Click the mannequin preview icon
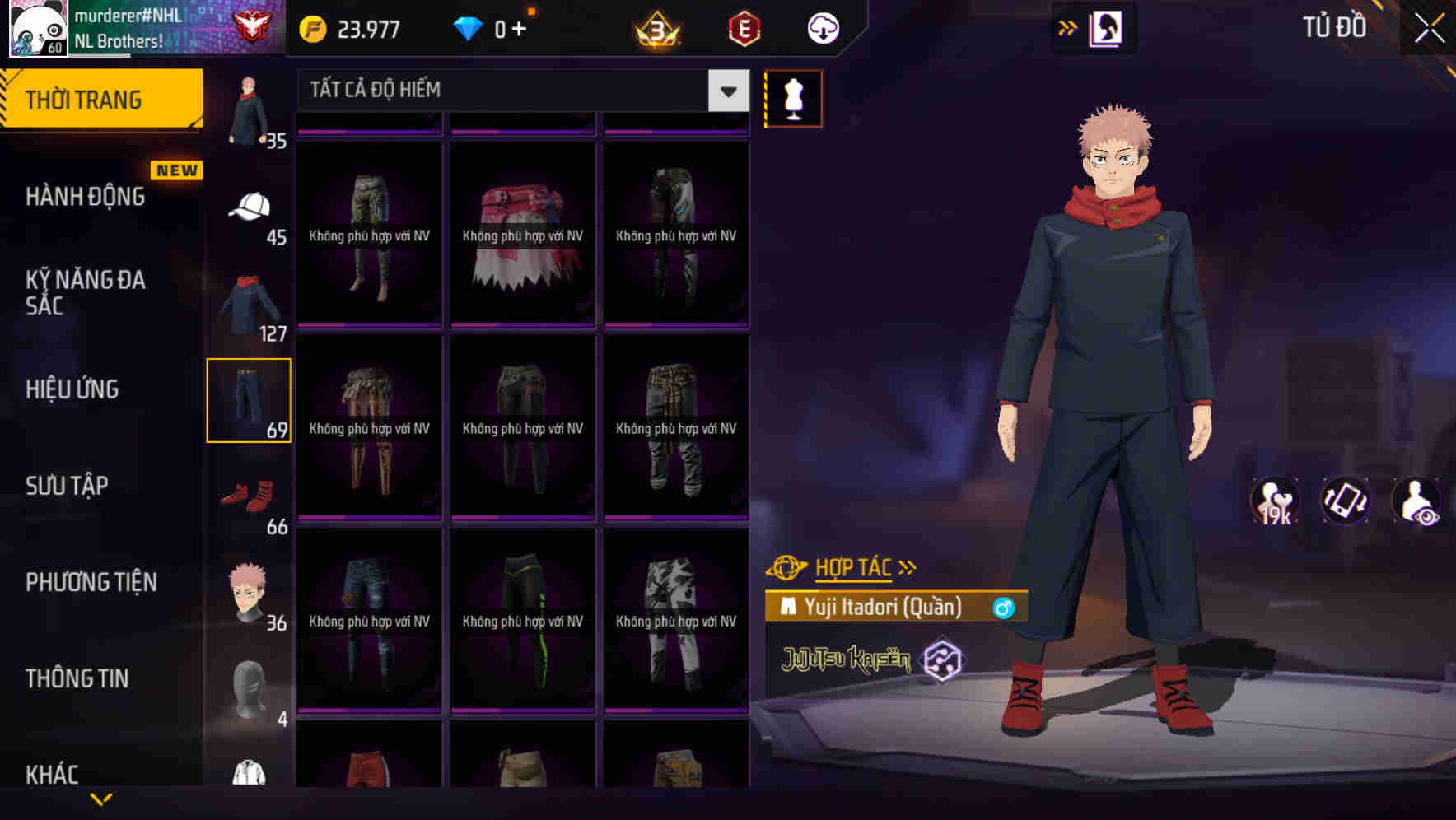Viewport: 1456px width, 820px height. click(x=793, y=98)
